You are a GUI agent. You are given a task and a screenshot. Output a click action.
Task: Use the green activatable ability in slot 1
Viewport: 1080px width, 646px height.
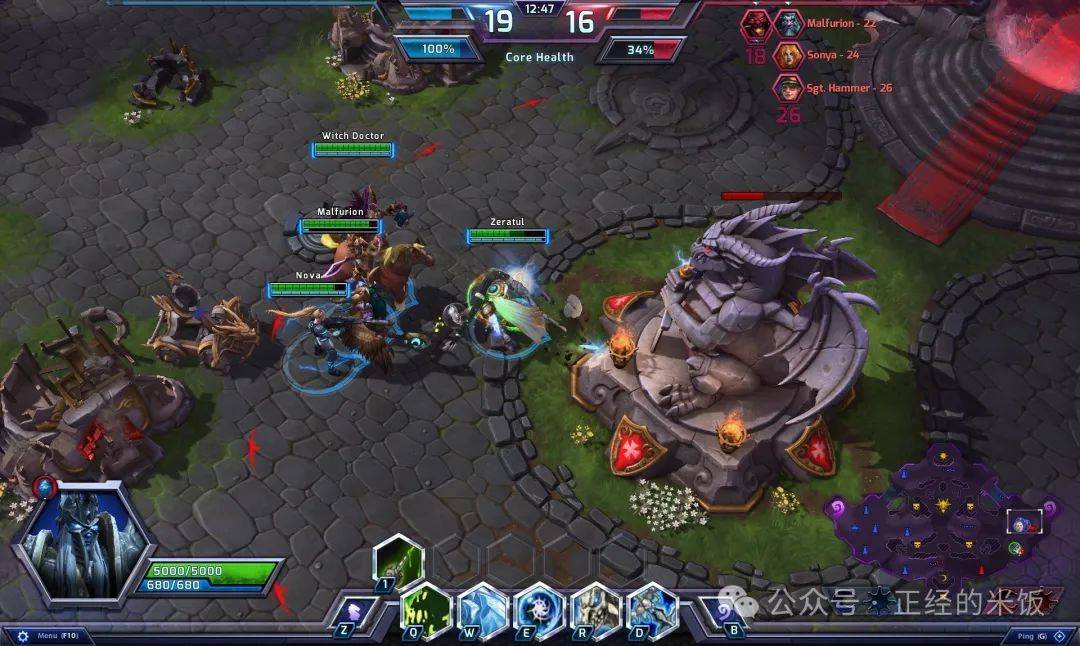[398, 559]
